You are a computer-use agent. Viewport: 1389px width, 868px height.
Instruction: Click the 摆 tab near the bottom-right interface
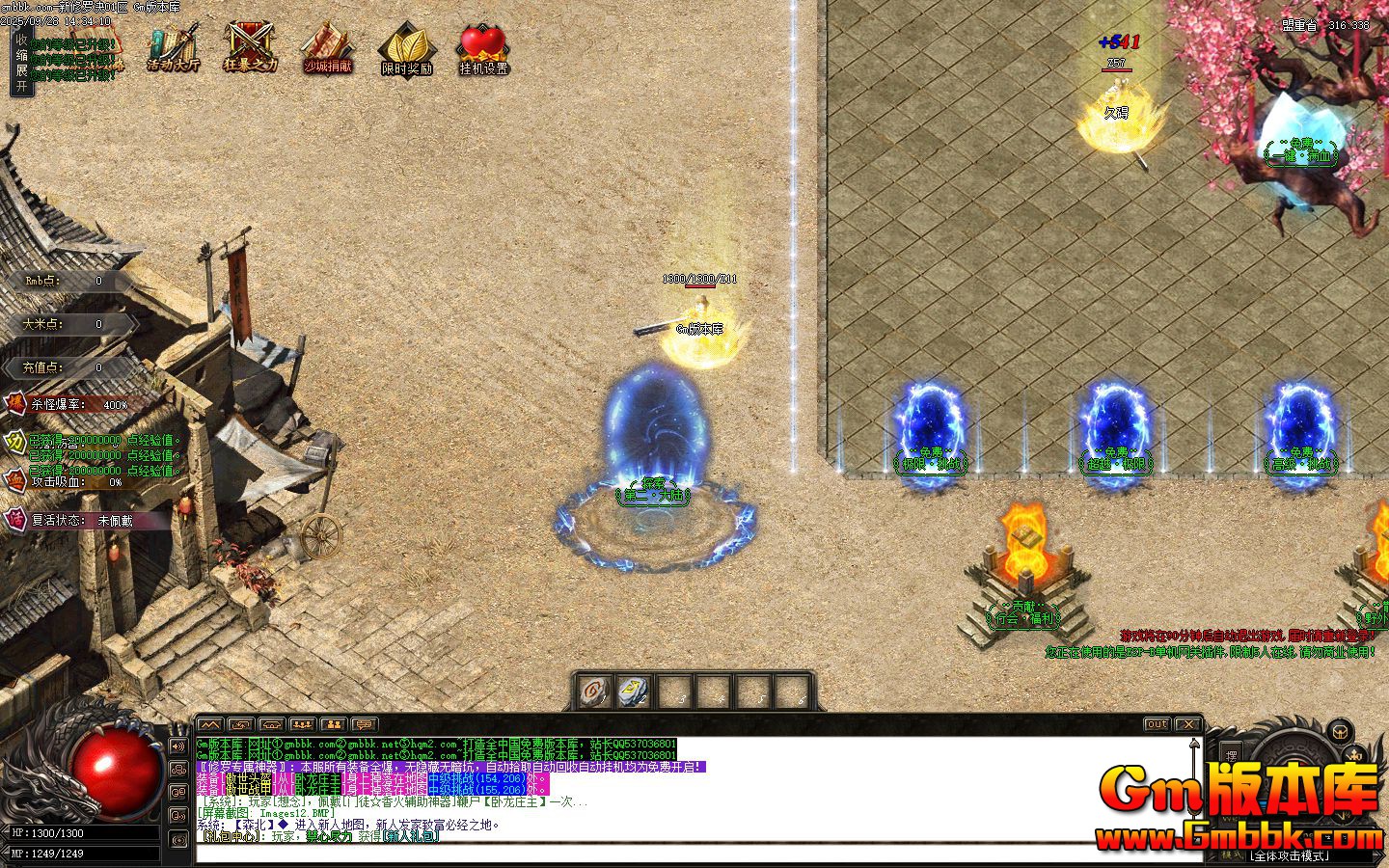pyautogui.click(x=1233, y=754)
